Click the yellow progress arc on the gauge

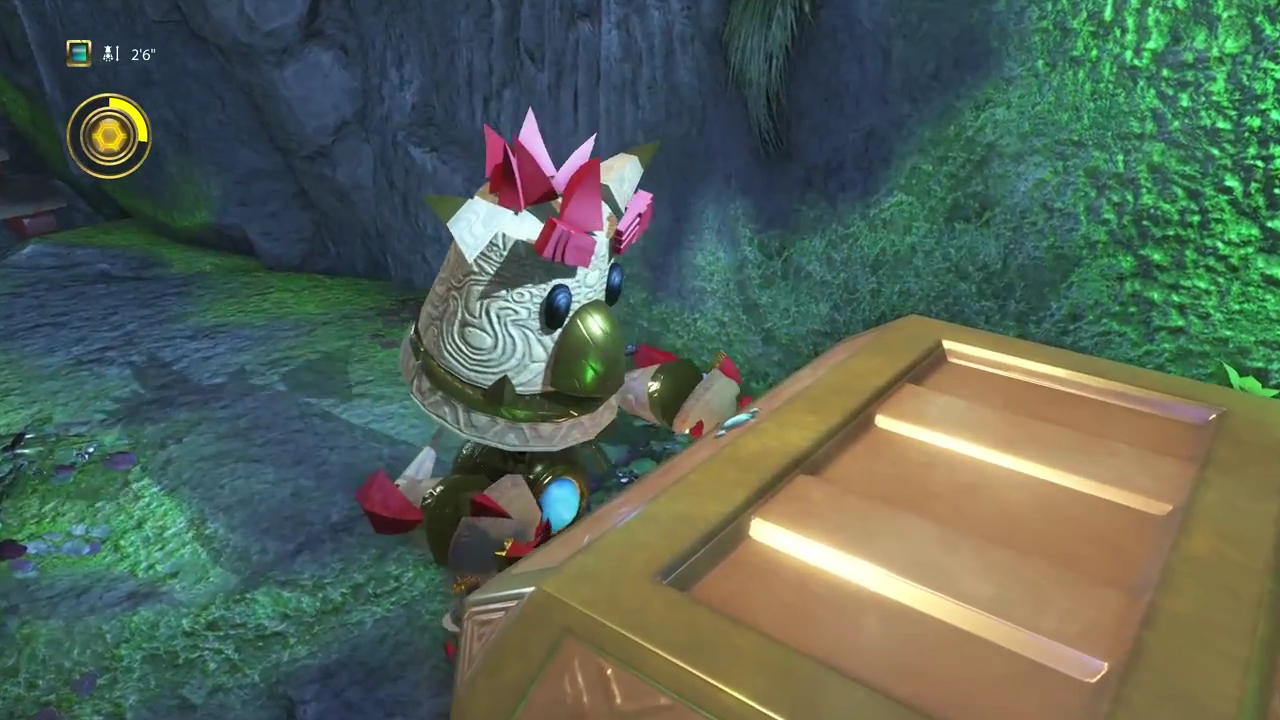134,113
